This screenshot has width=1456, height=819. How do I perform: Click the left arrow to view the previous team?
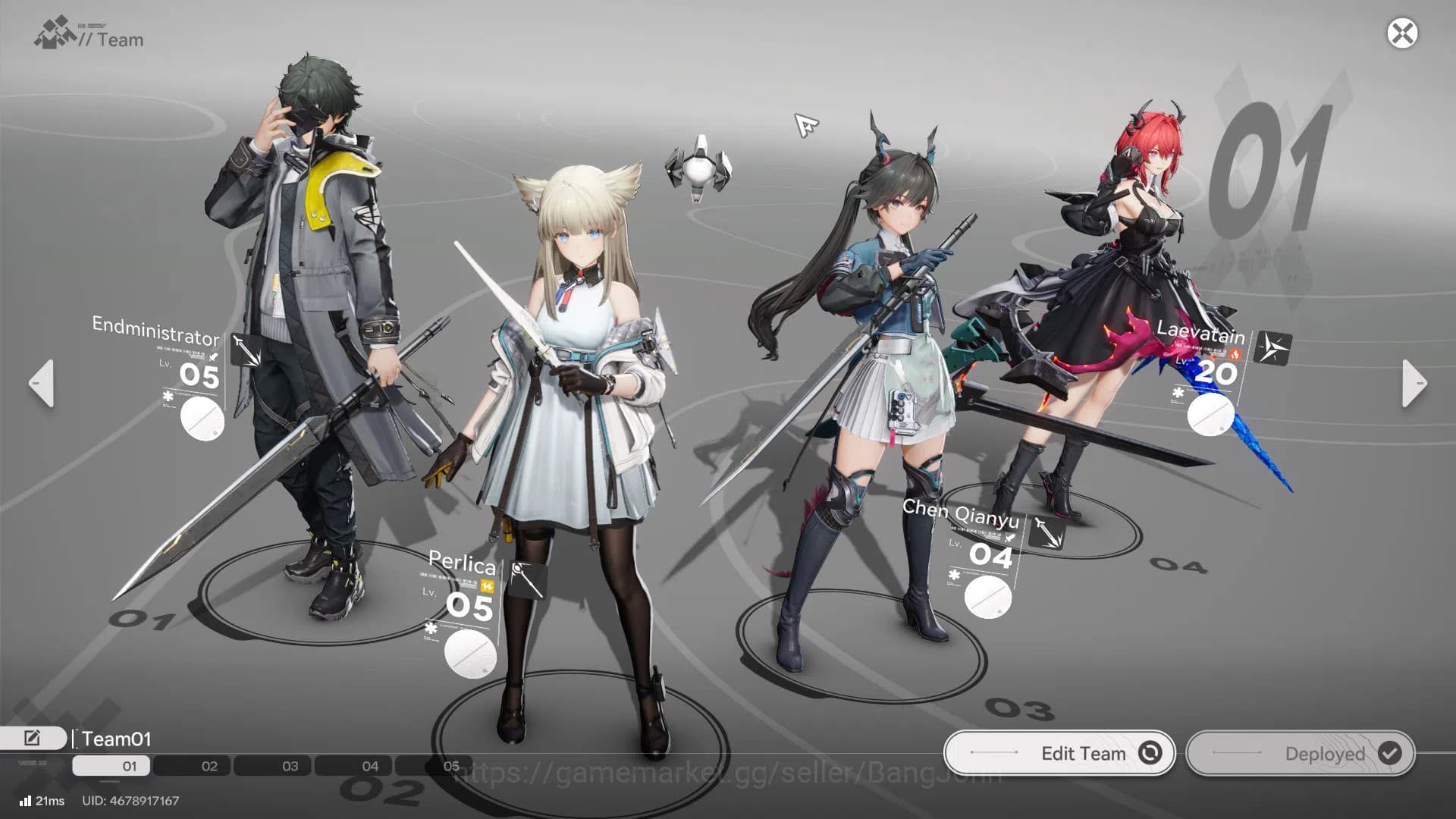click(x=42, y=384)
